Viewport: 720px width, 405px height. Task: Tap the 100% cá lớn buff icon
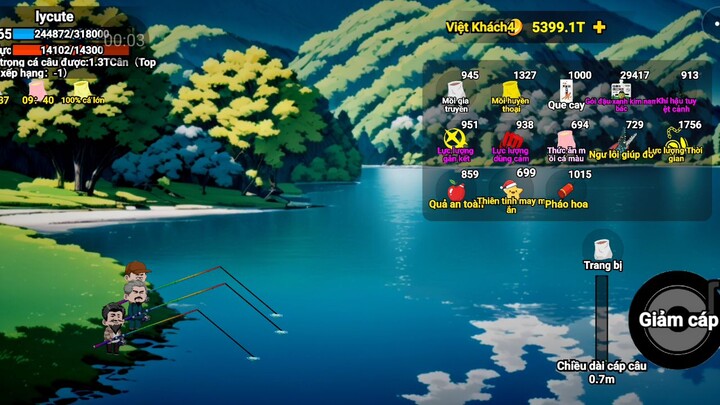[82, 90]
